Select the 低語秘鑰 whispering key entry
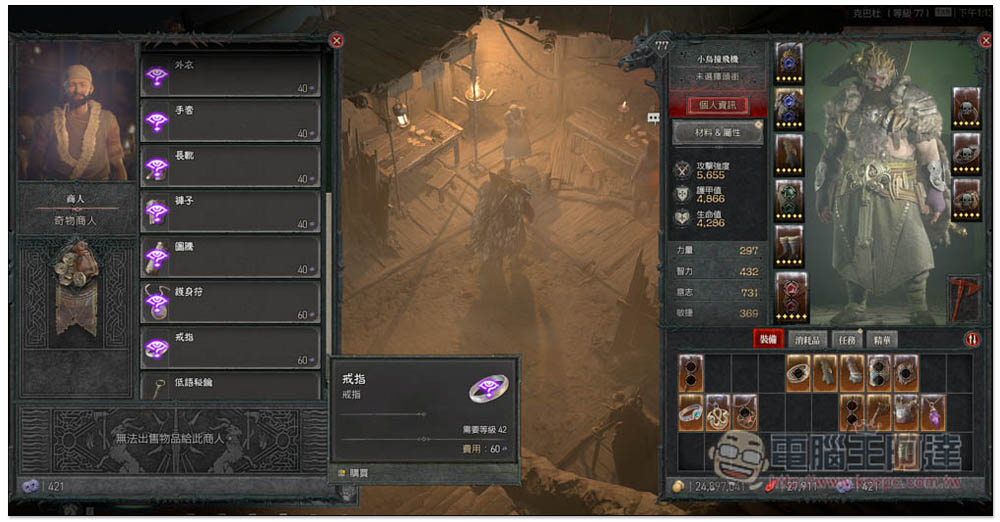This screenshot has width=1000, height=522. coord(230,385)
